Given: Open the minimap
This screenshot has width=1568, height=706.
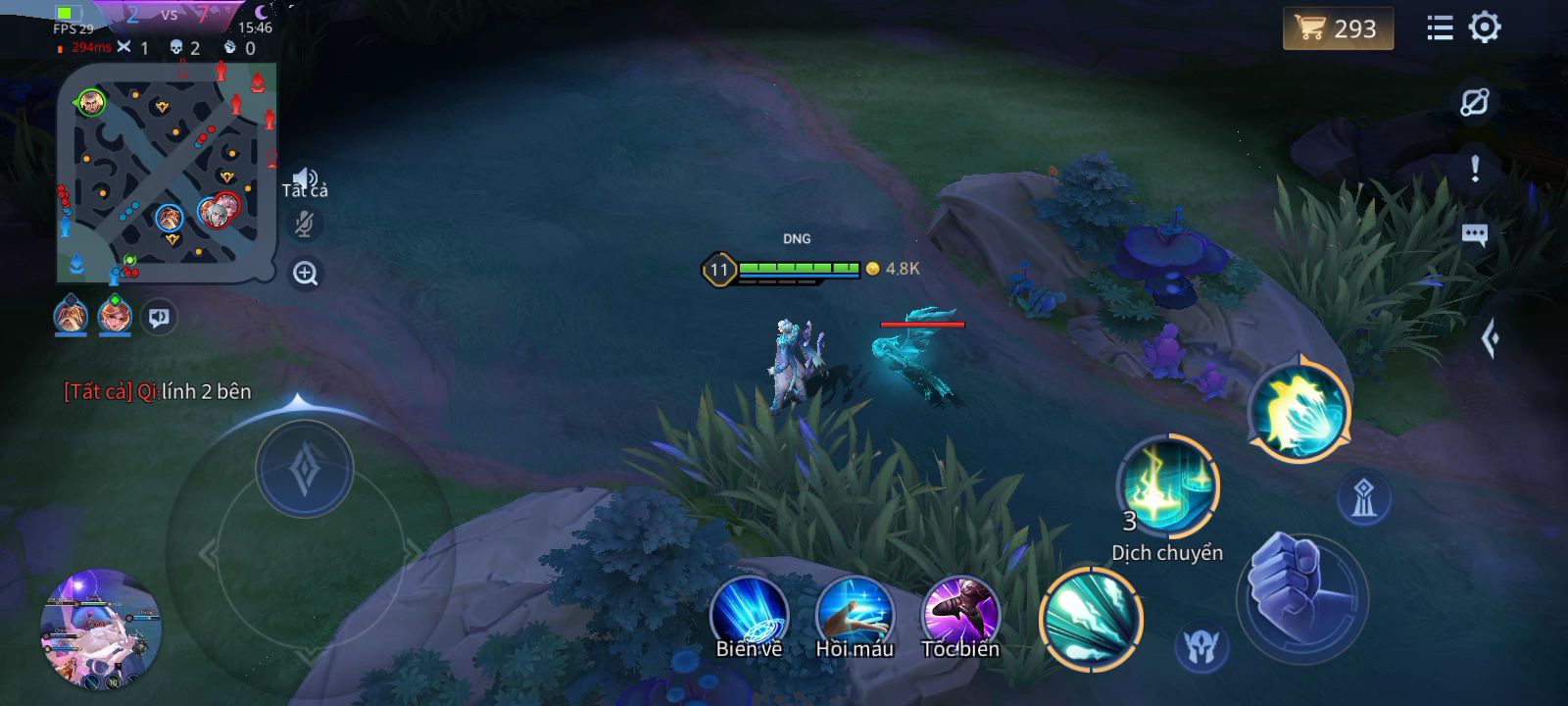Looking at the screenshot, I should (166, 172).
